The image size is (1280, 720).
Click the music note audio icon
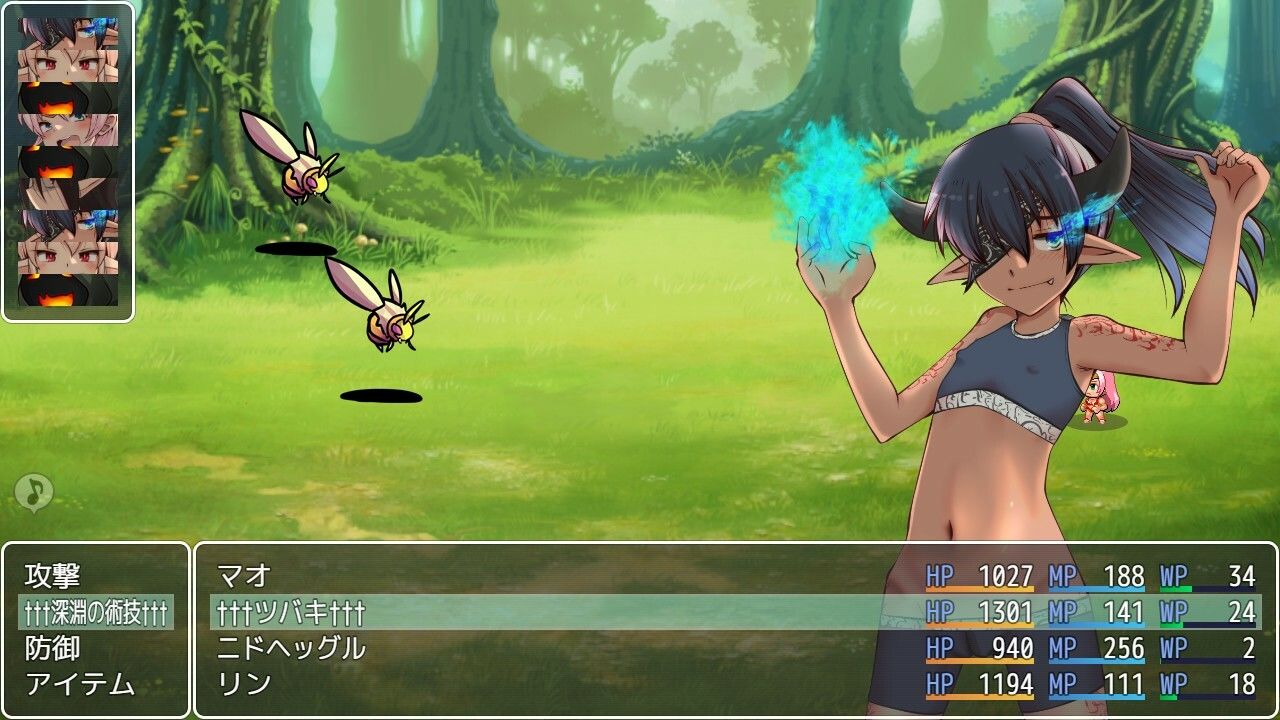click(34, 492)
